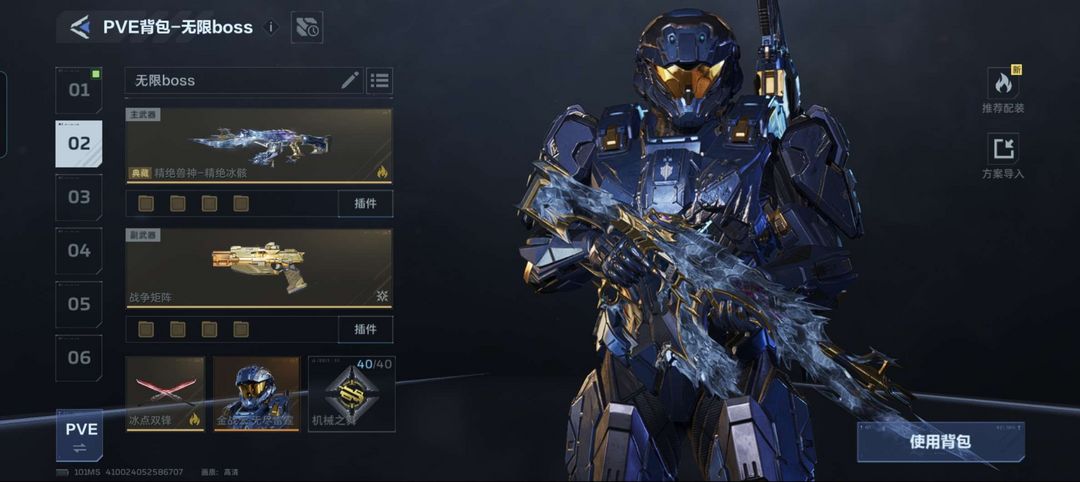Open the backpack history clock icon

(307, 27)
